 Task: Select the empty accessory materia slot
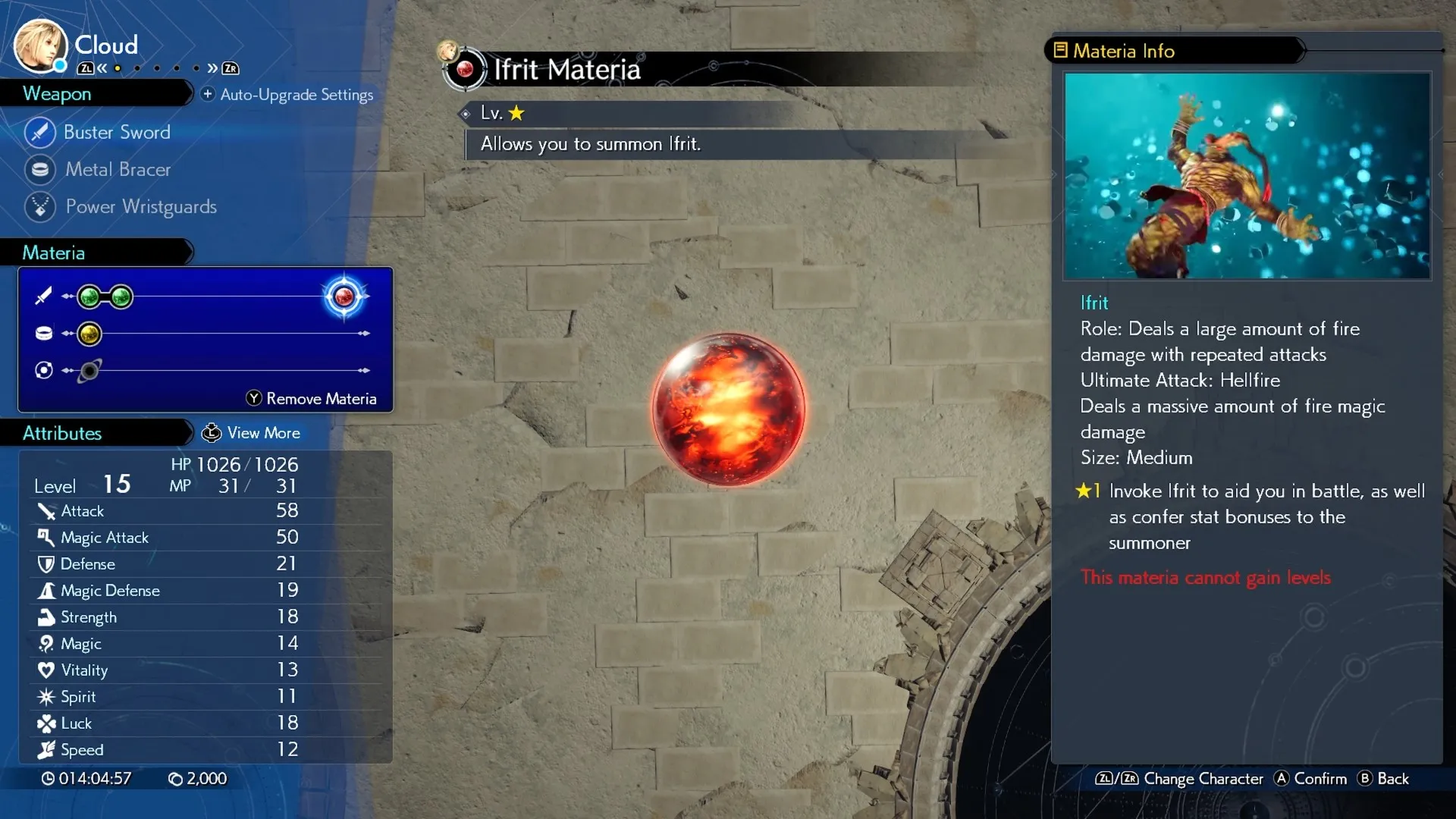pos(89,371)
